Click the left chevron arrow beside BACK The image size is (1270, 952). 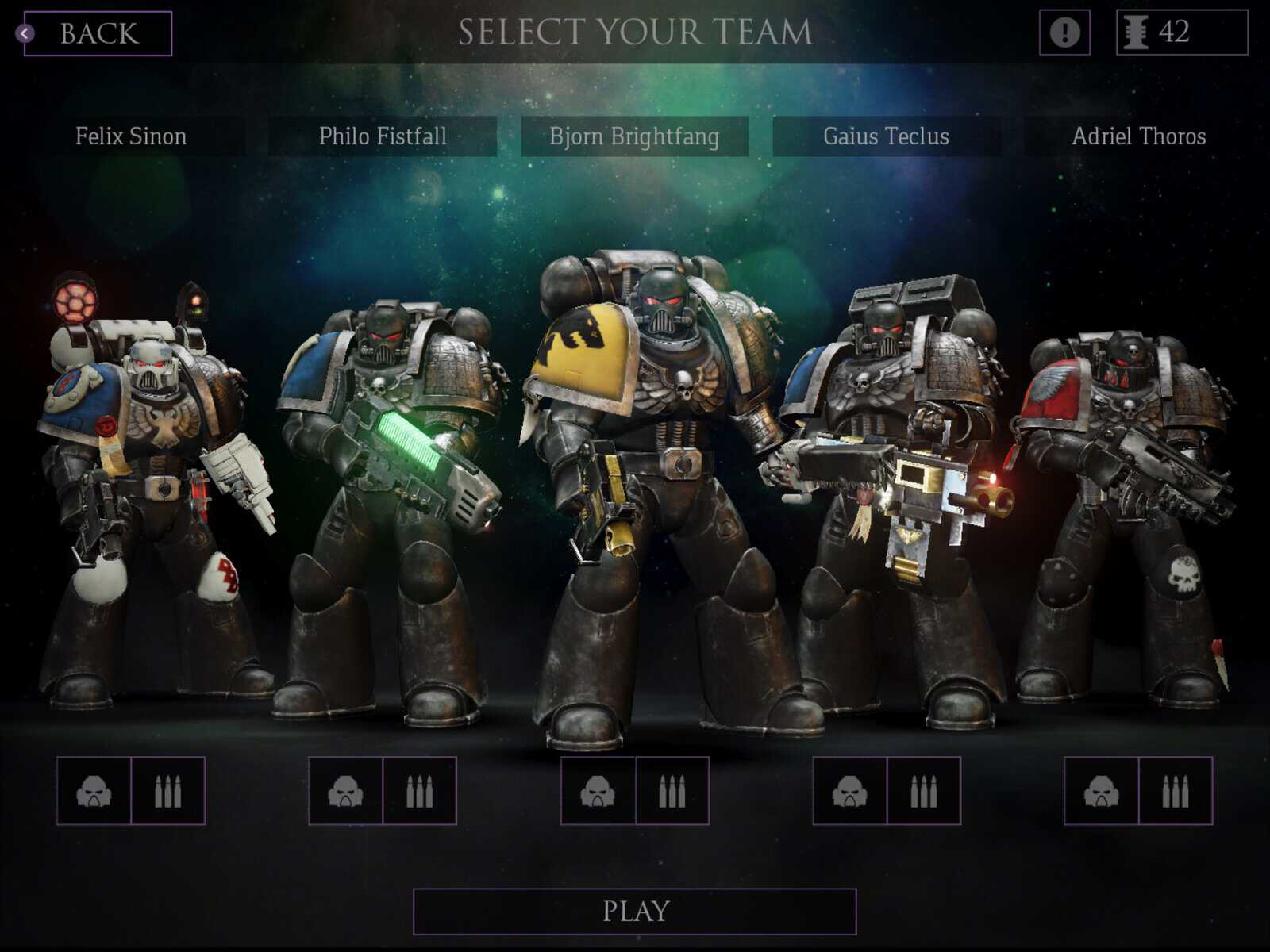(x=26, y=32)
